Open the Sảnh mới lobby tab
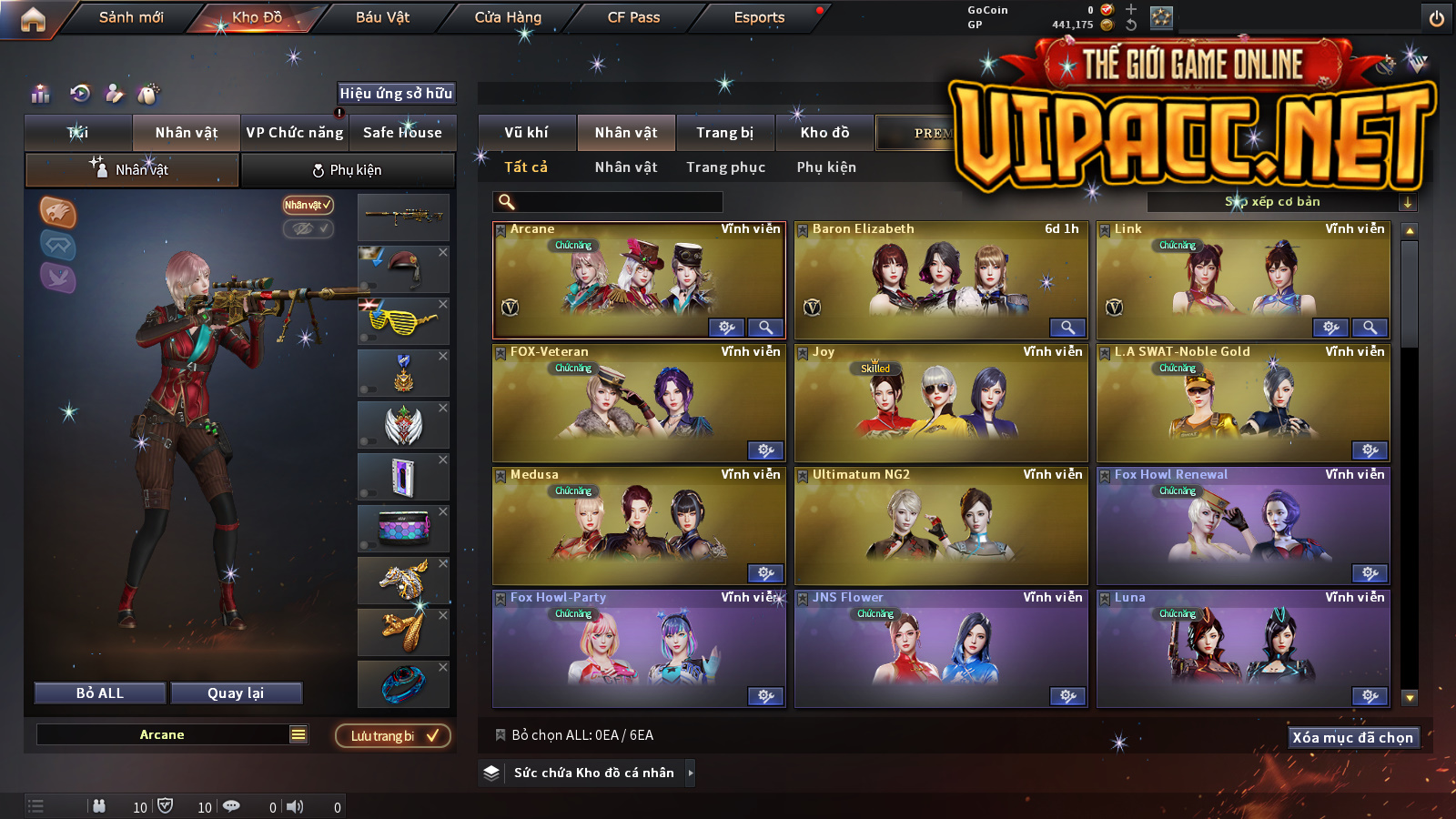The height and width of the screenshot is (819, 1456). click(x=131, y=17)
